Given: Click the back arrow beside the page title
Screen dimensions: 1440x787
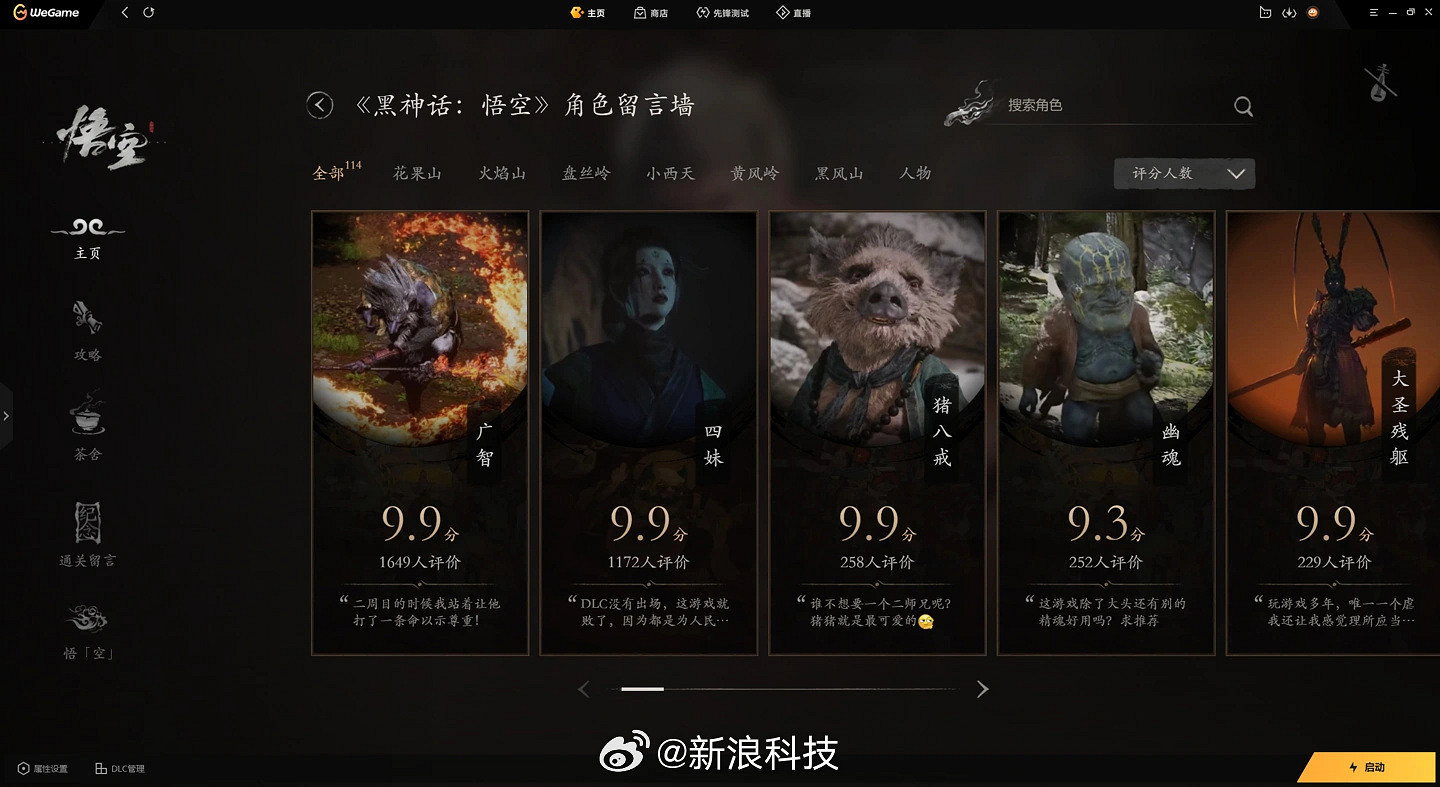Looking at the screenshot, I should click(319, 105).
